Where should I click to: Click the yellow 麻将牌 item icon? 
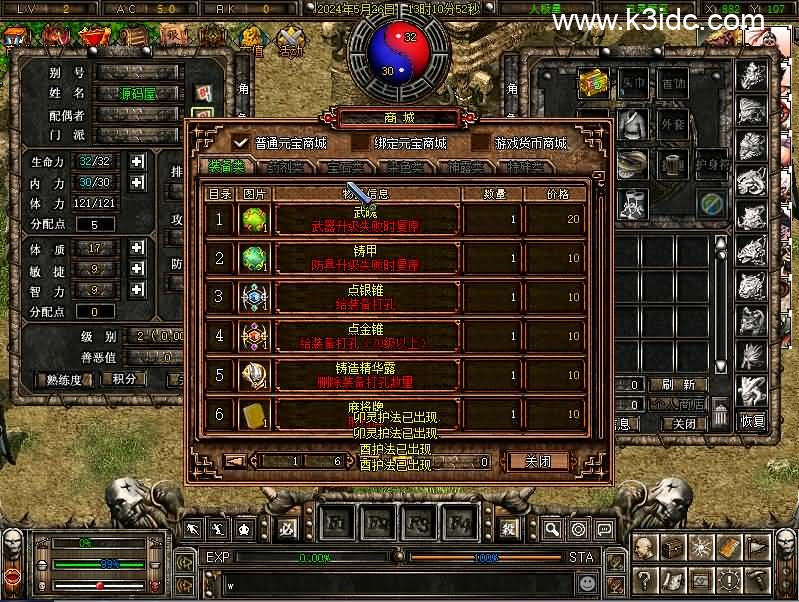(x=254, y=414)
